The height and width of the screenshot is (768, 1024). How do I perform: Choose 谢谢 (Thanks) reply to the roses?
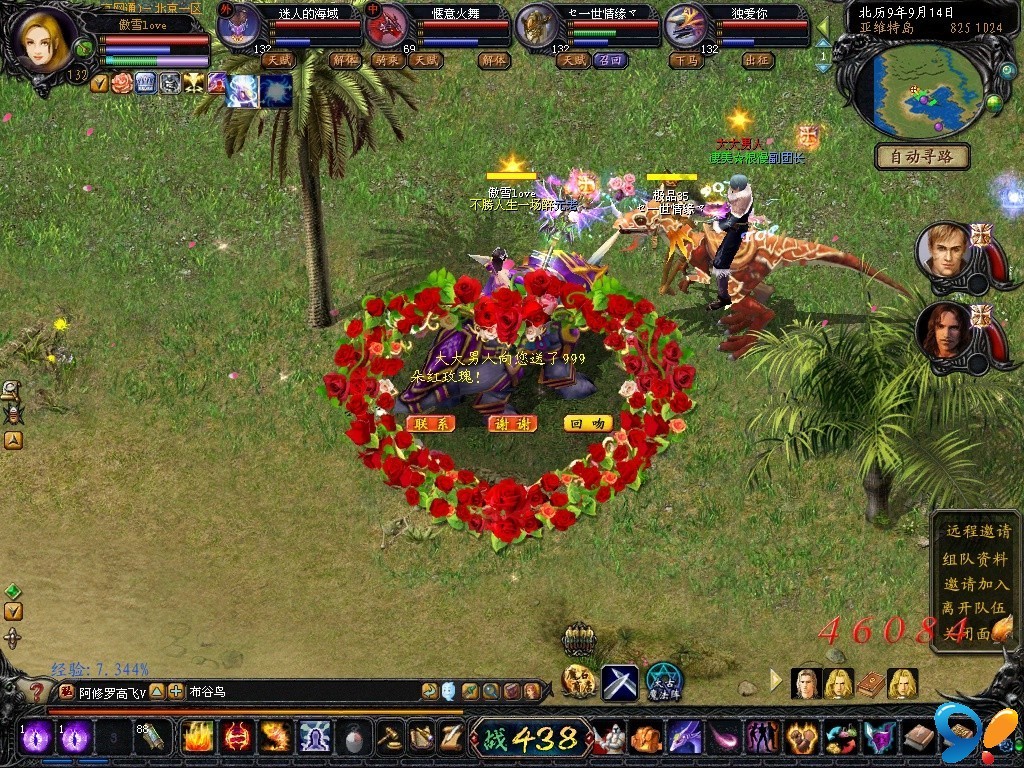pyautogui.click(x=512, y=424)
